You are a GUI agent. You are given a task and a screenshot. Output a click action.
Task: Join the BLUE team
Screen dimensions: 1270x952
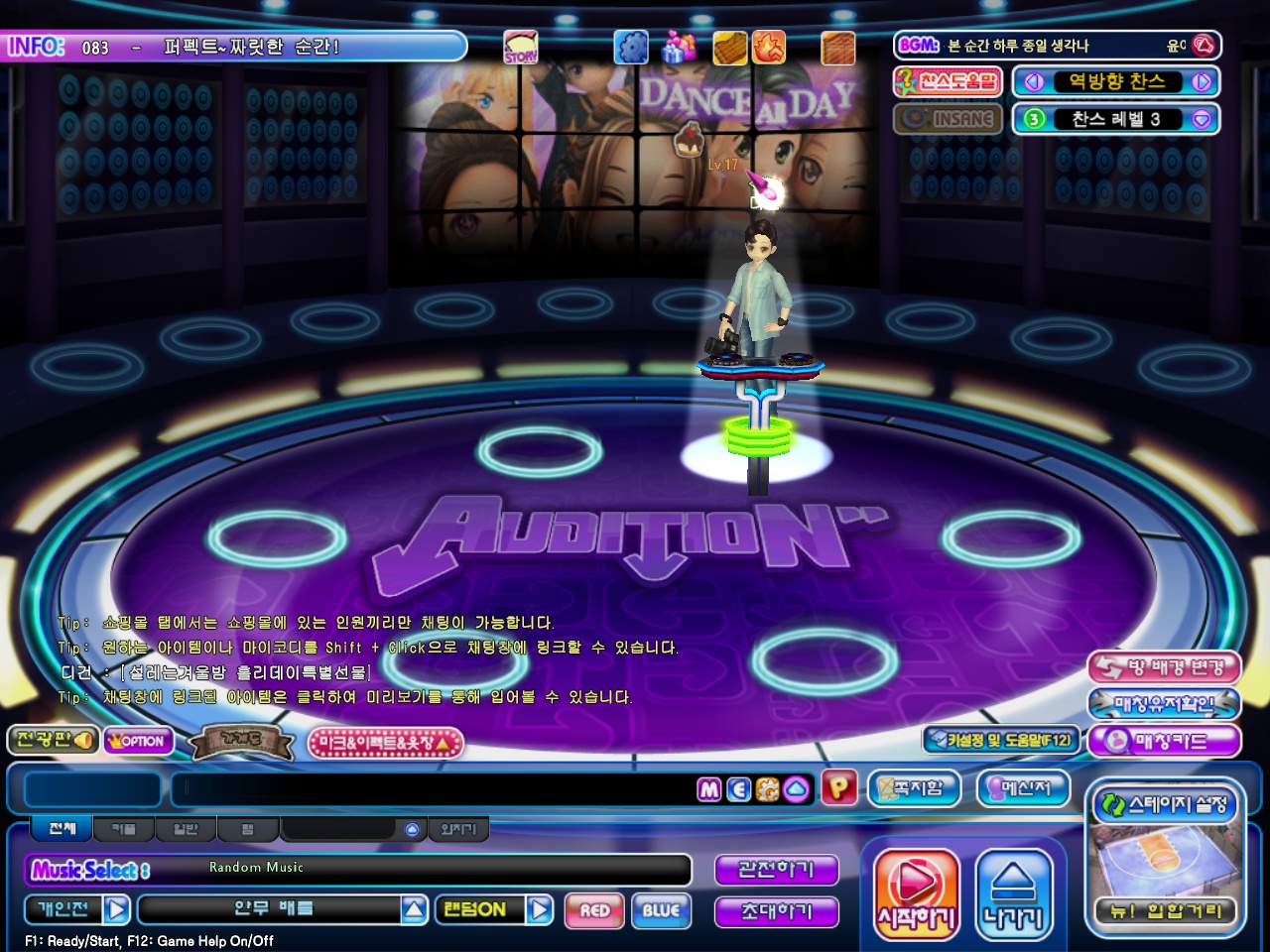pos(661,910)
